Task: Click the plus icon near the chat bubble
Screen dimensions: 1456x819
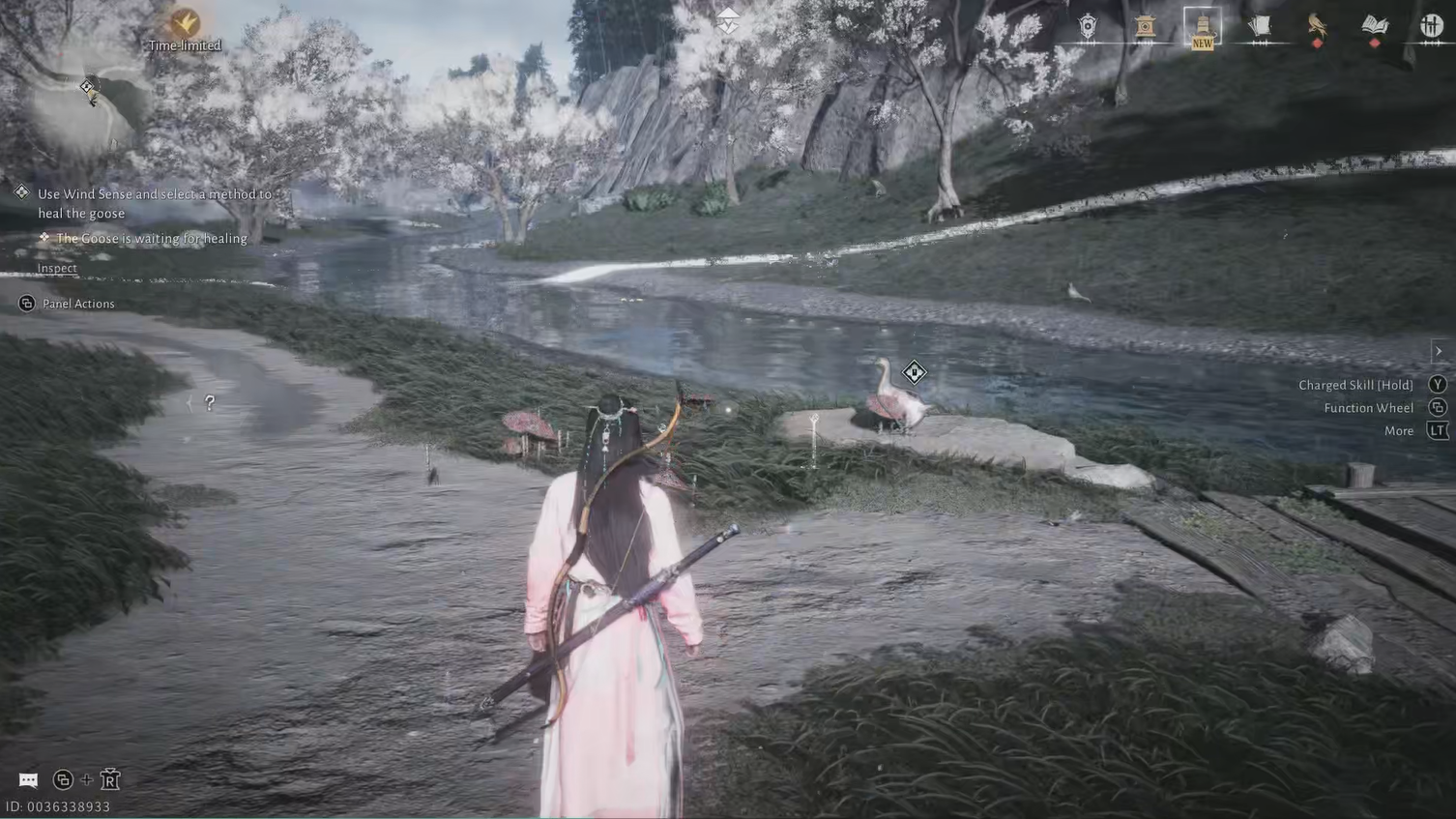Action: click(x=86, y=779)
